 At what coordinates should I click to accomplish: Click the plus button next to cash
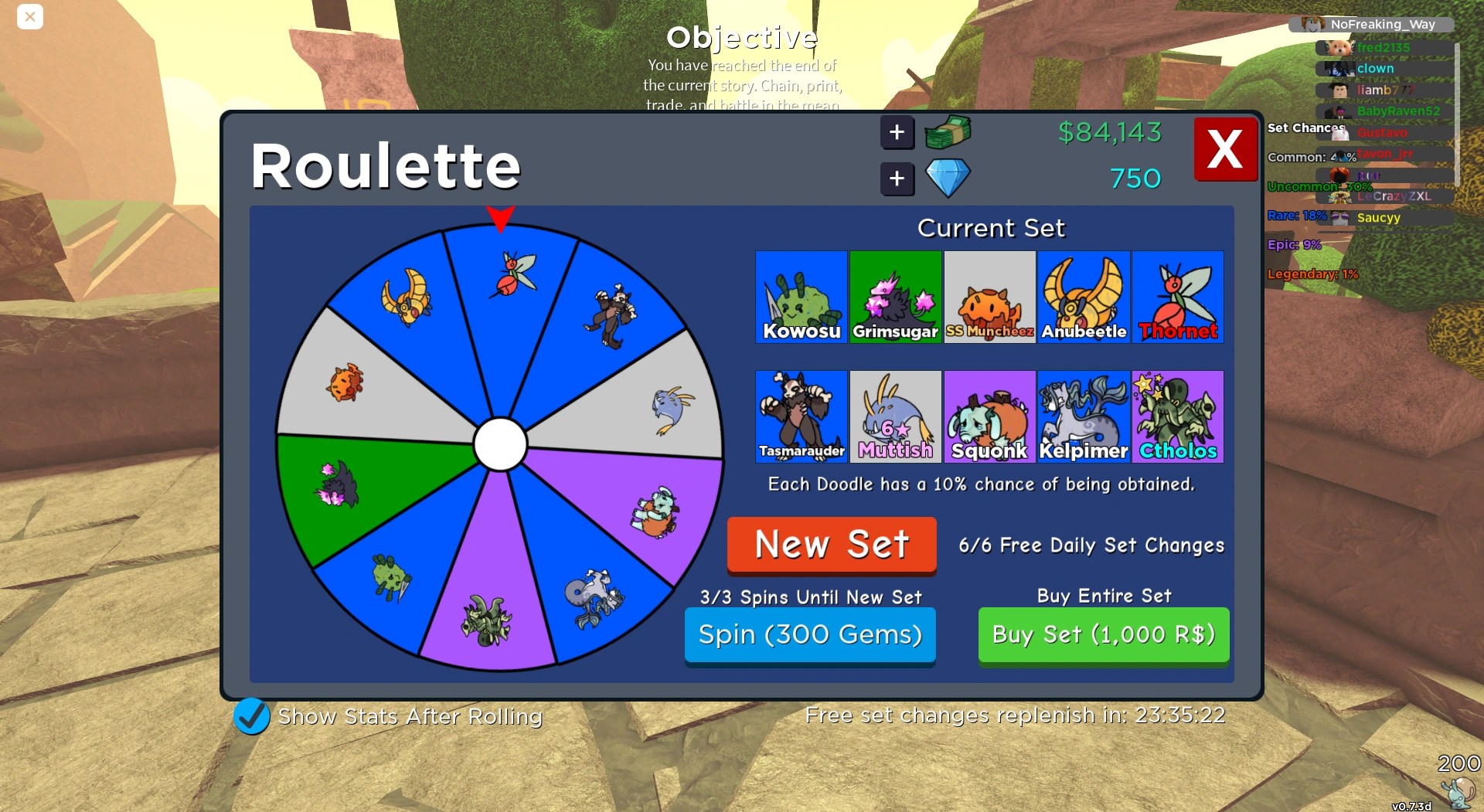[x=897, y=132]
